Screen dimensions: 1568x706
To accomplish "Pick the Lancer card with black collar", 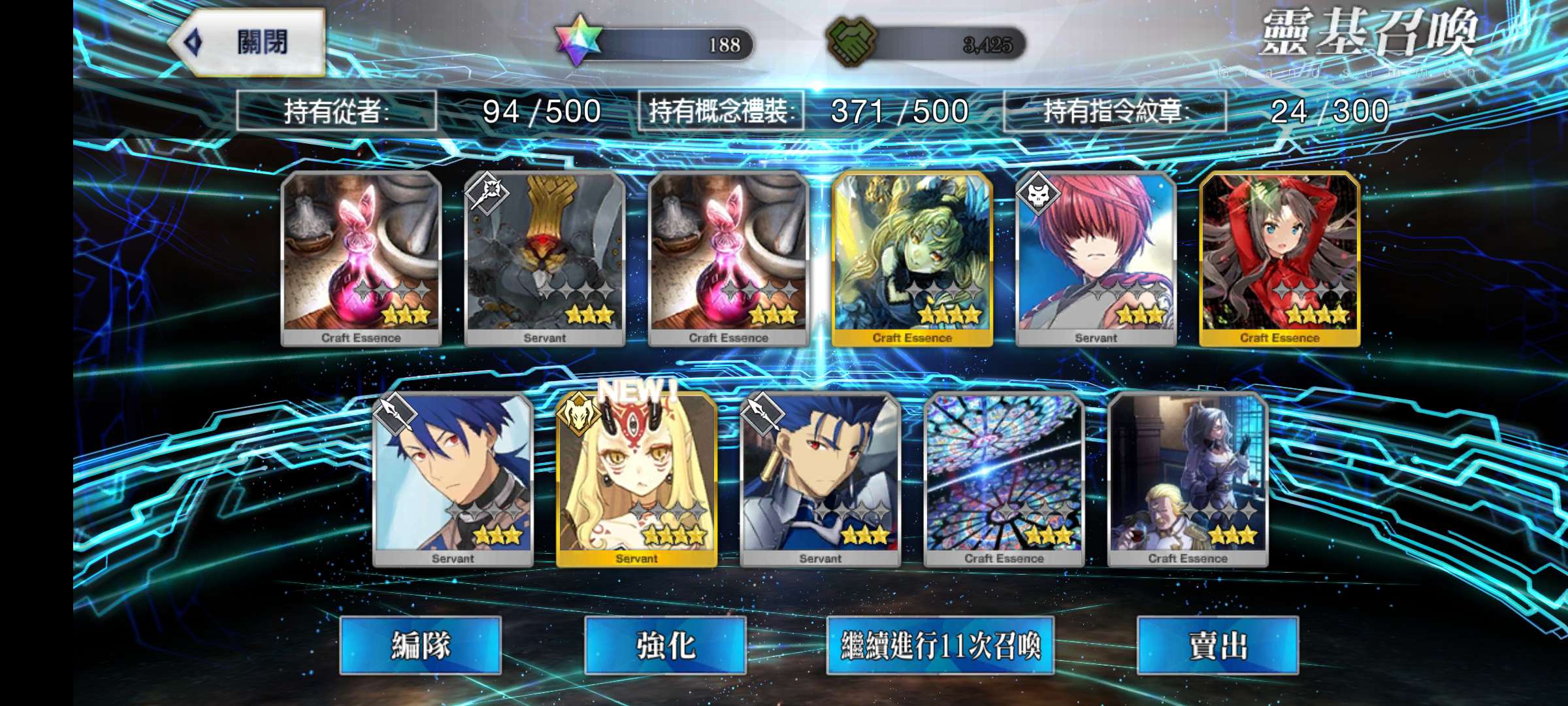I will click(453, 479).
